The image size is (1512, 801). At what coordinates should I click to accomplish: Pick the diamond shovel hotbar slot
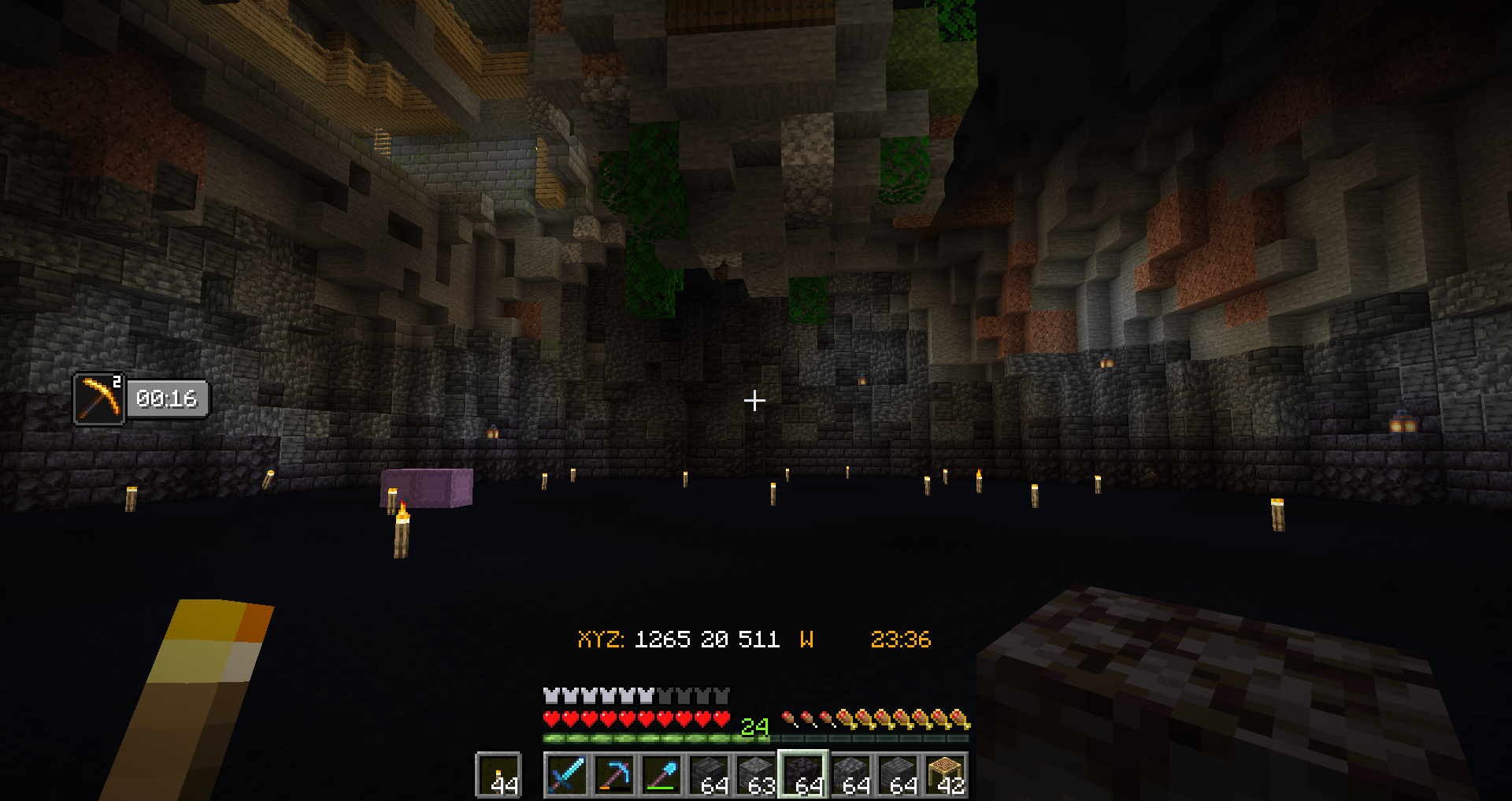[x=661, y=775]
